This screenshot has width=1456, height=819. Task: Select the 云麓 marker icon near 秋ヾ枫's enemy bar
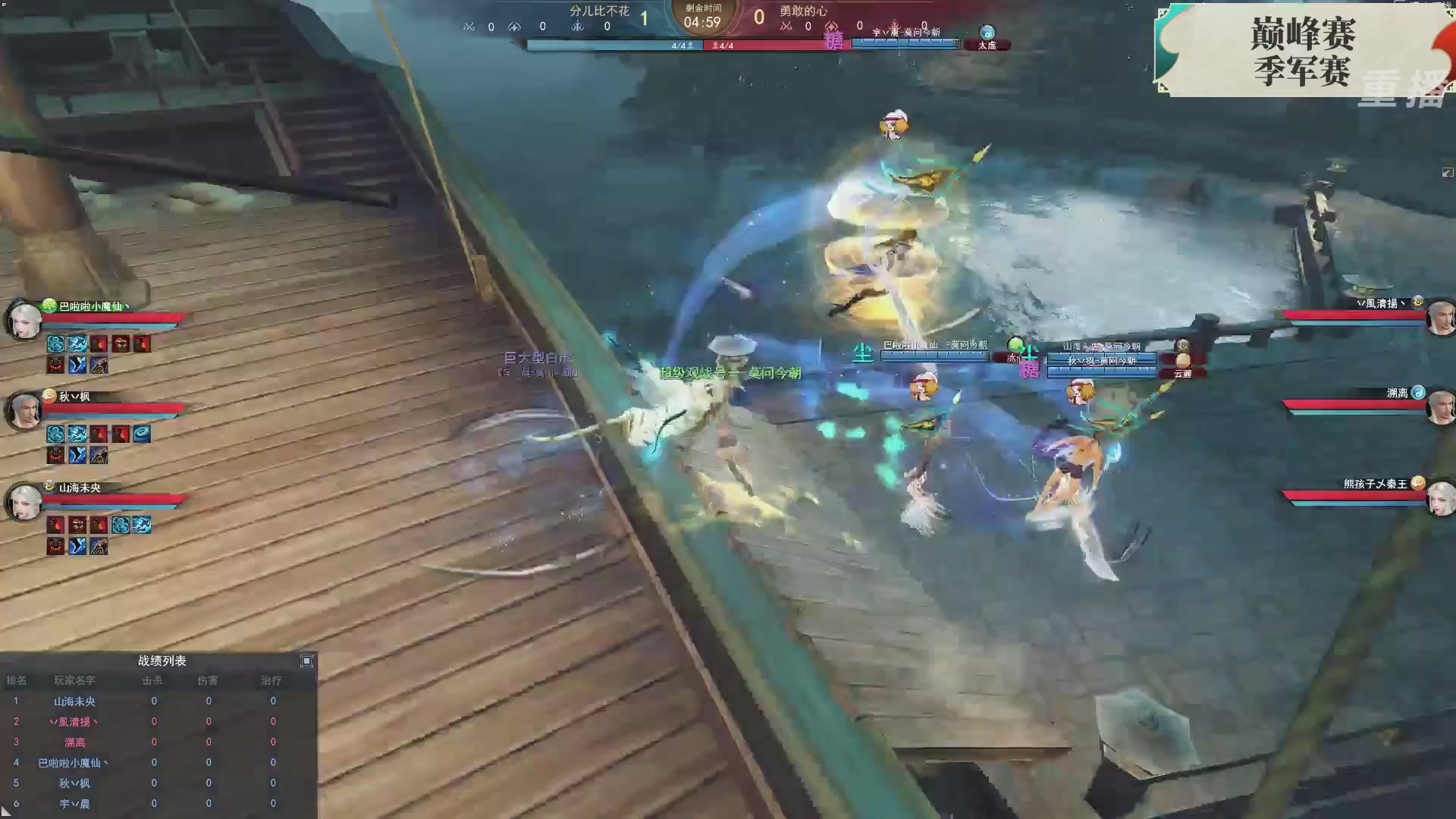click(x=1184, y=374)
